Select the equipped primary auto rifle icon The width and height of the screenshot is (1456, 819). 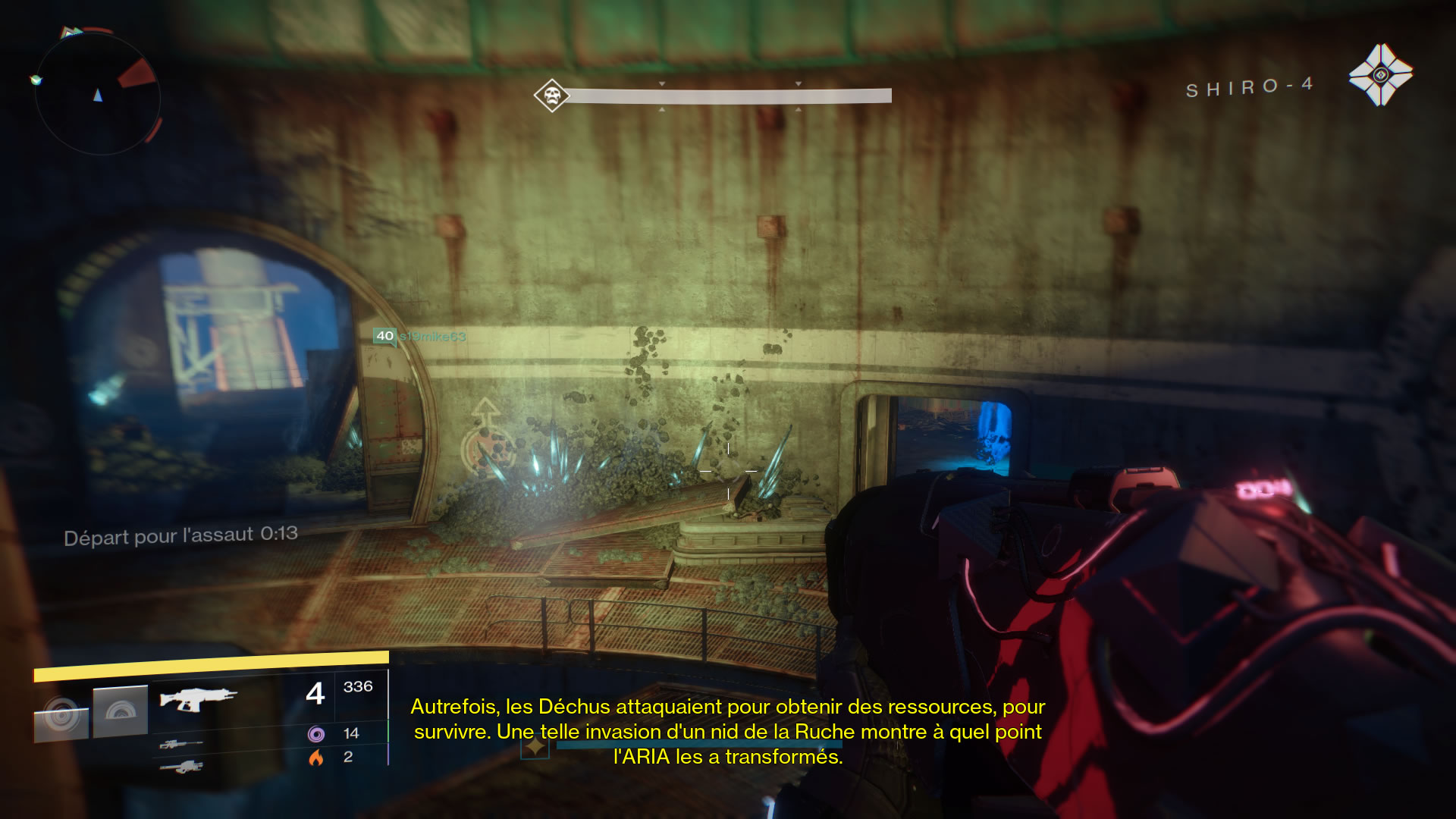198,698
